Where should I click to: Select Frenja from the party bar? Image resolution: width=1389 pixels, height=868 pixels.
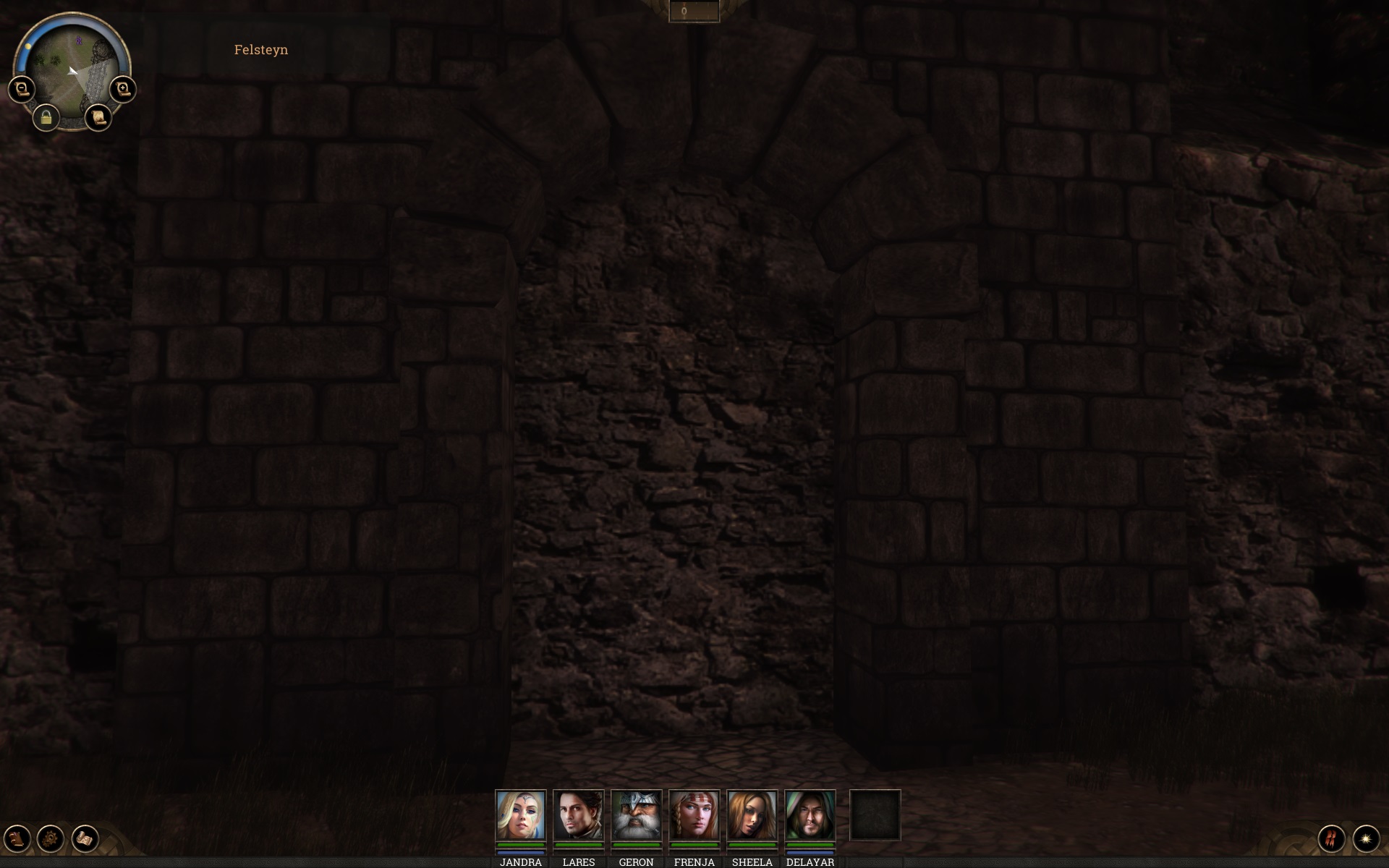click(x=694, y=816)
